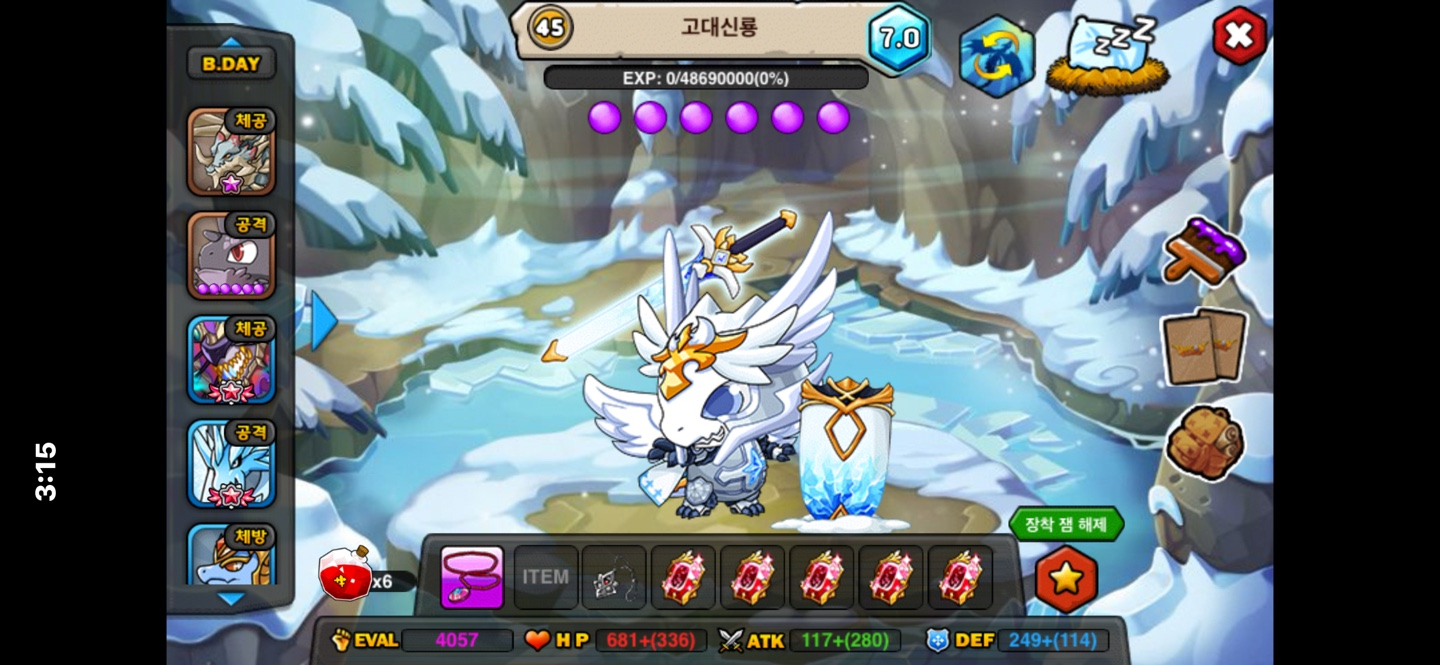Expand the dragon list with blue arrow
This screenshot has height=665, width=1440.
point(323,320)
